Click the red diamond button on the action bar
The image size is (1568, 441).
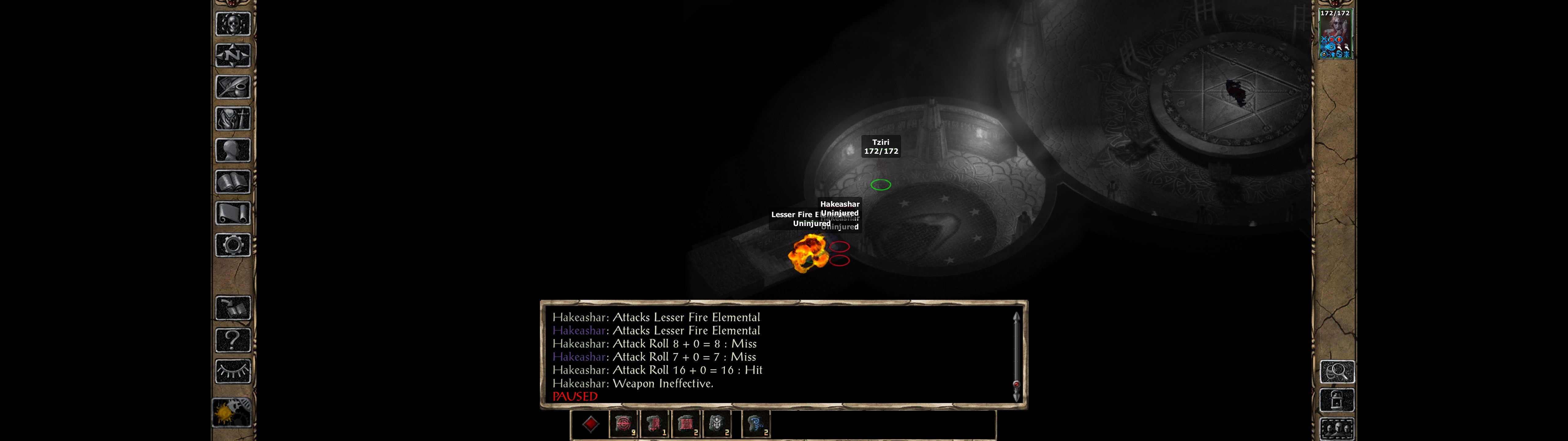[590, 424]
